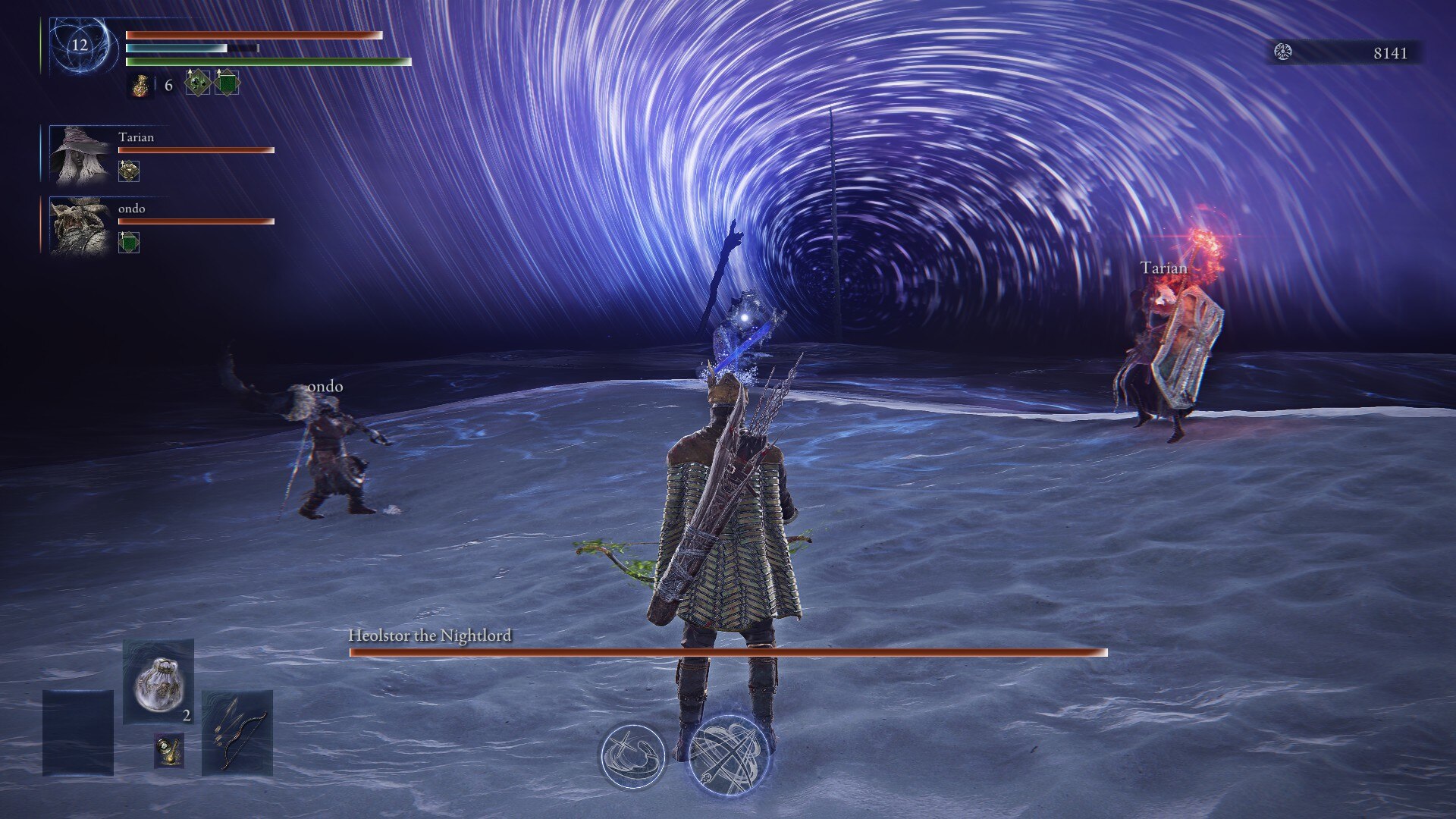Click the small golden pestle item icon
The height and width of the screenshot is (819, 1456).
(169, 750)
